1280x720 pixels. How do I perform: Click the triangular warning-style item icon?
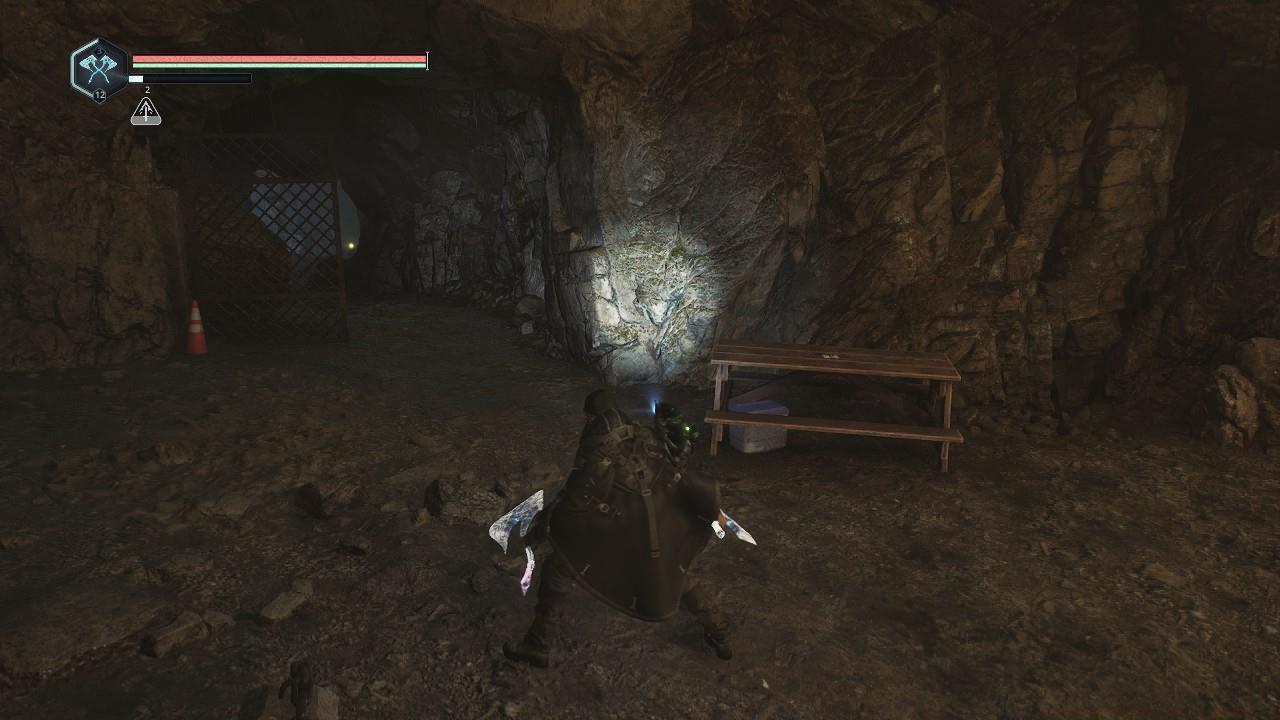point(145,113)
